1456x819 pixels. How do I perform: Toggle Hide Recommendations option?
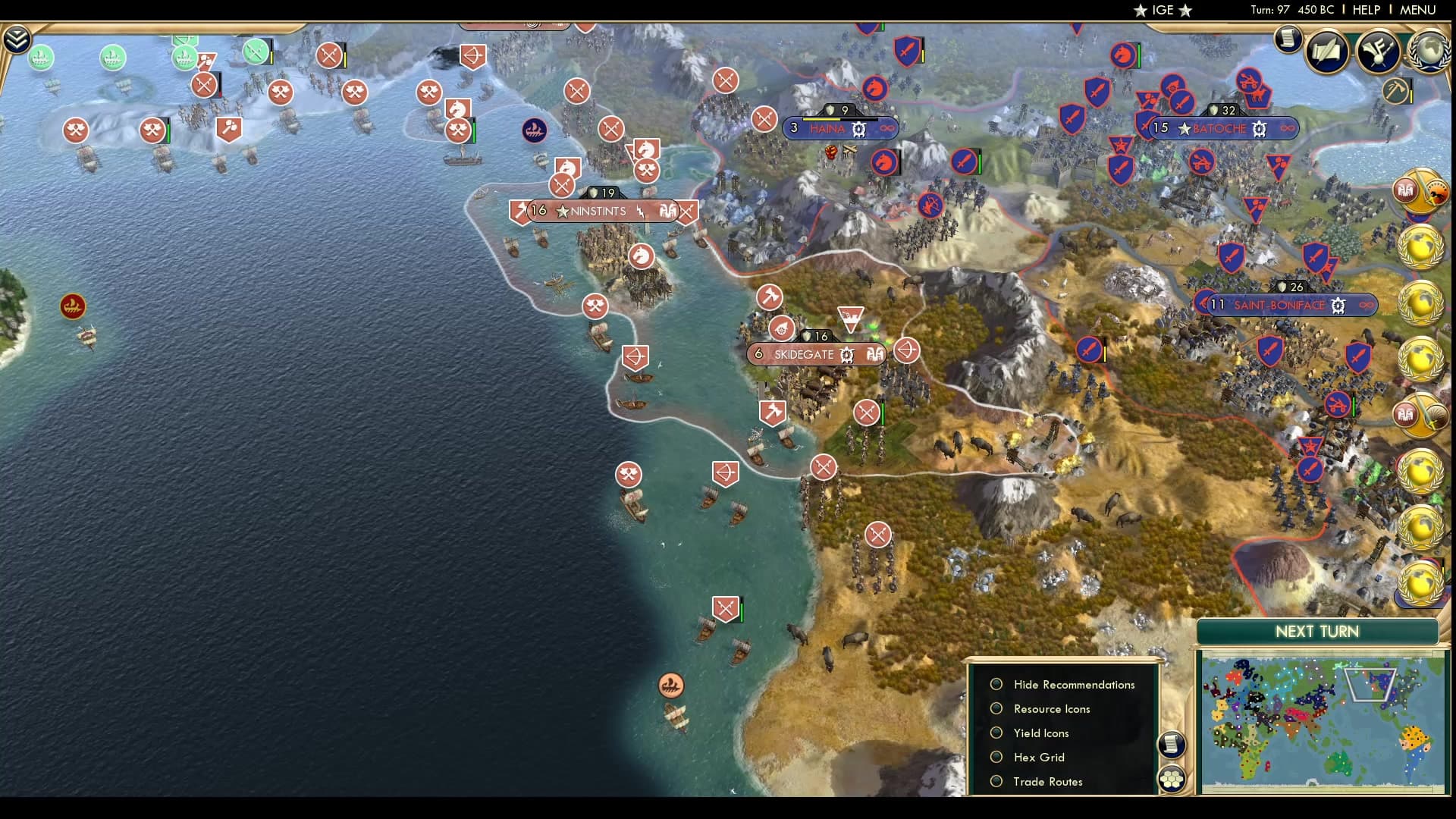point(996,684)
